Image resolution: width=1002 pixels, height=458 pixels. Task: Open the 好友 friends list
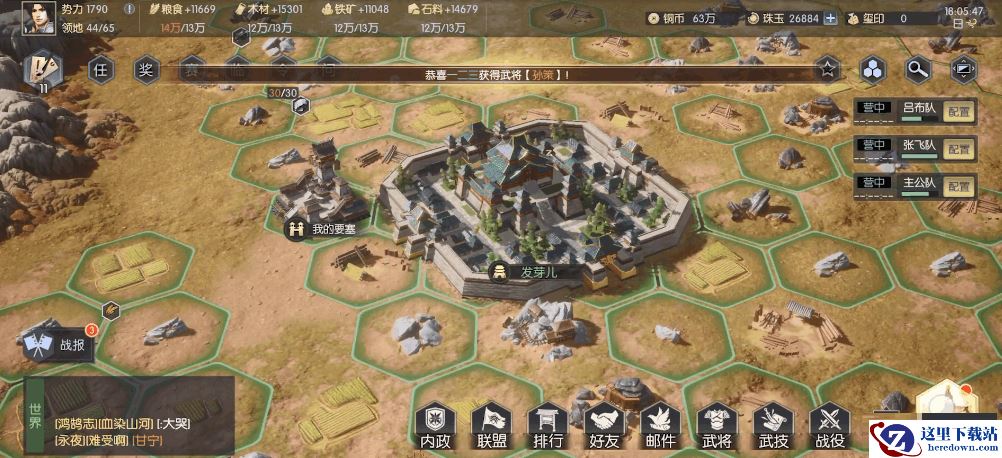coord(605,425)
